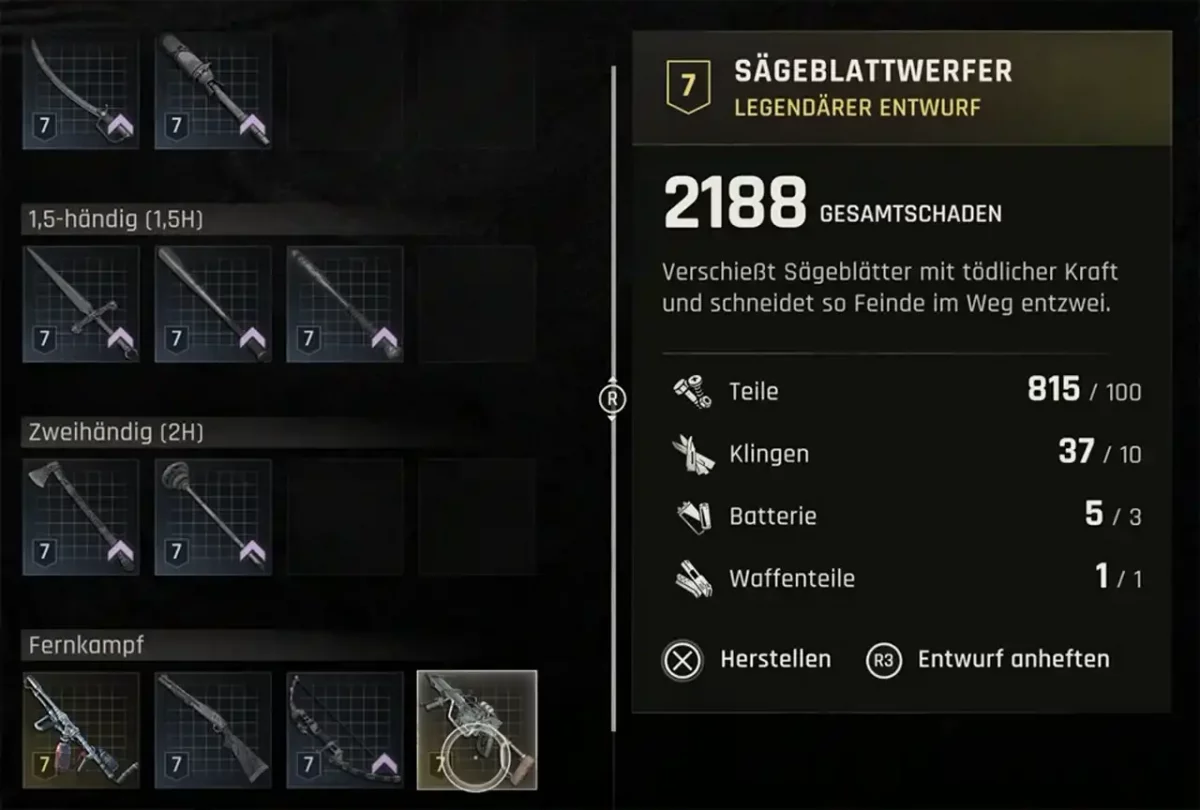Pick the flamethrower with red canister
The image size is (1200, 810).
(81, 728)
